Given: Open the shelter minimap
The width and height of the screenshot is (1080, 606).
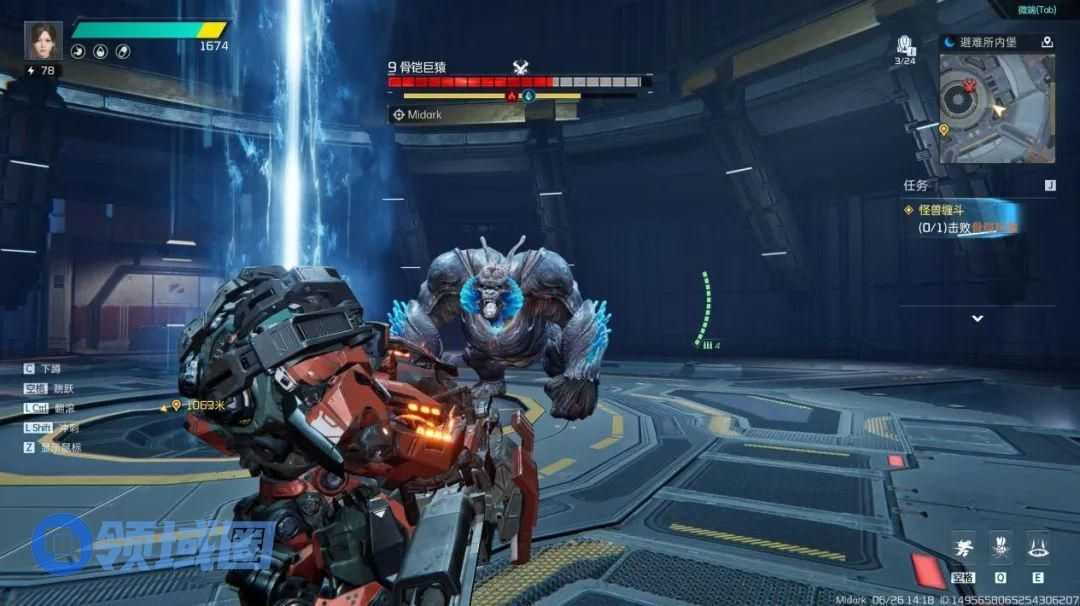Looking at the screenshot, I should point(996,108).
